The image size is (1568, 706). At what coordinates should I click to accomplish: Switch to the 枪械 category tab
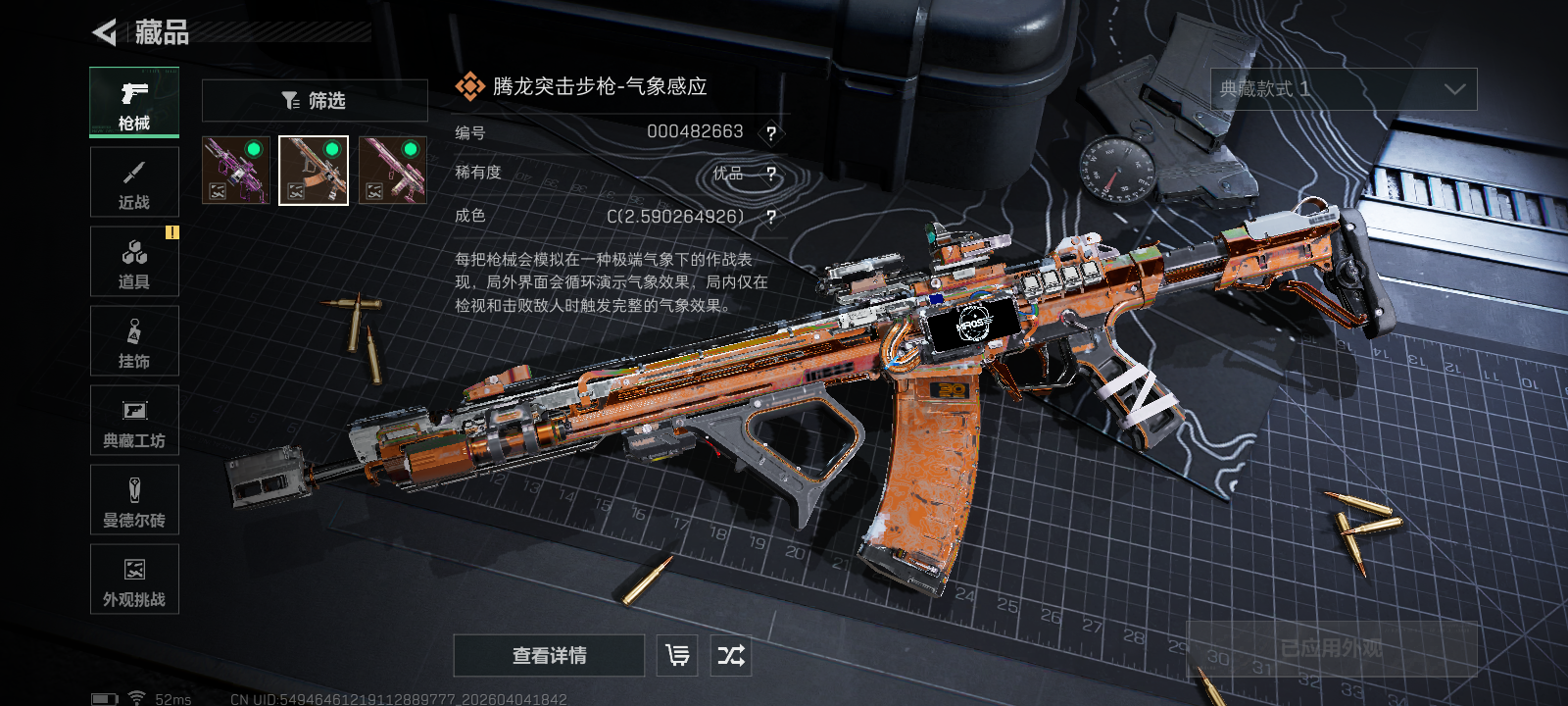(x=134, y=102)
